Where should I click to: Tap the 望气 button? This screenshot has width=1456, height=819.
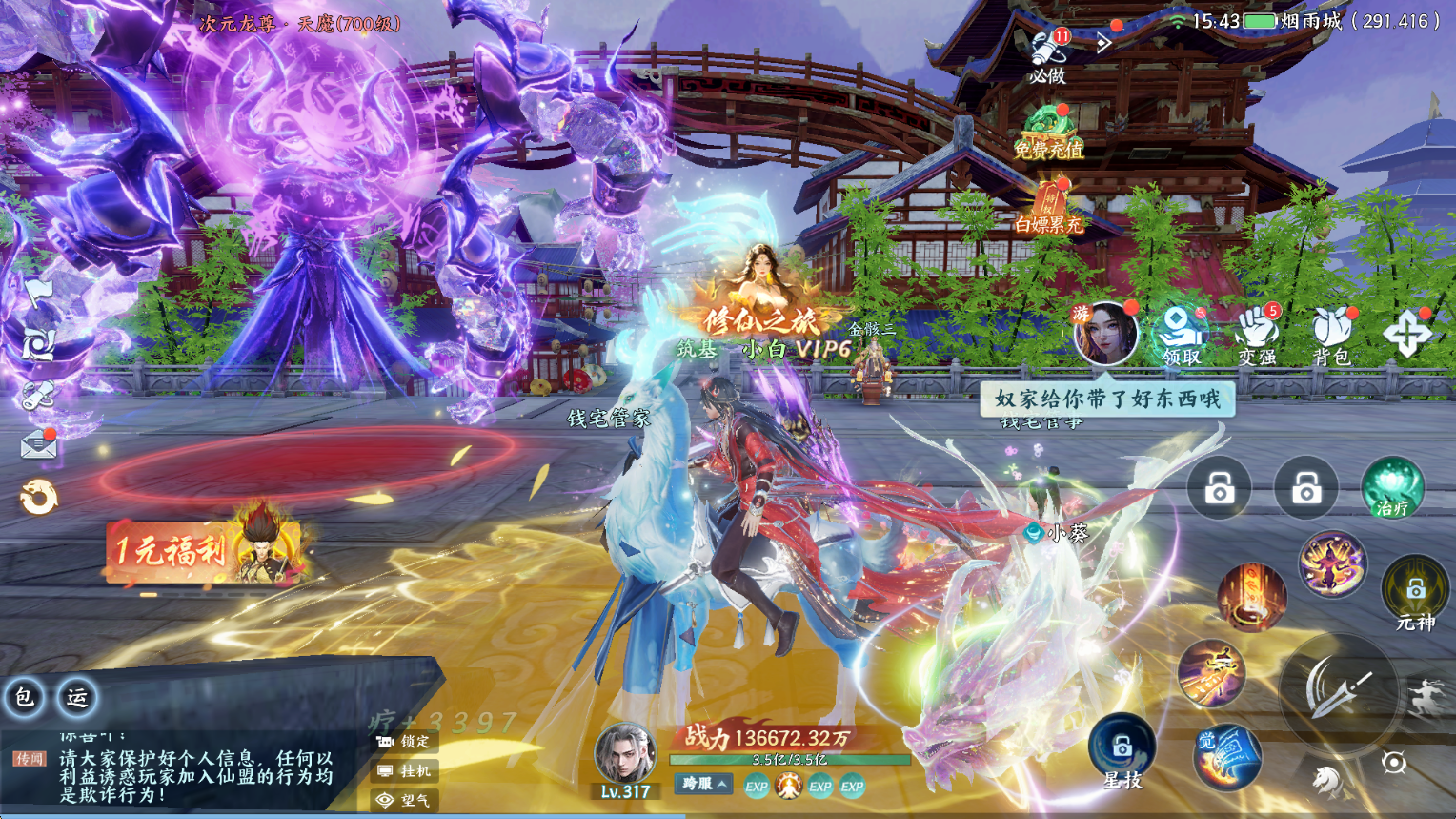(x=405, y=800)
